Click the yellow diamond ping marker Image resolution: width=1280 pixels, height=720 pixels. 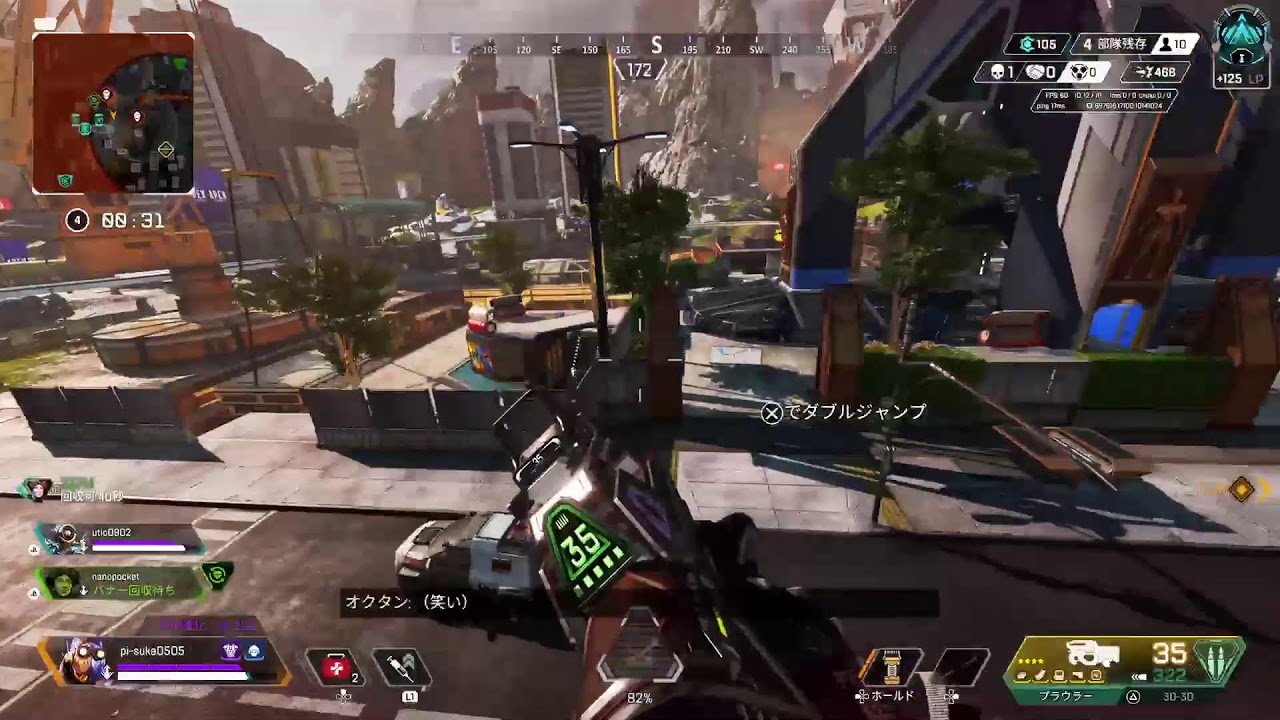1241,489
